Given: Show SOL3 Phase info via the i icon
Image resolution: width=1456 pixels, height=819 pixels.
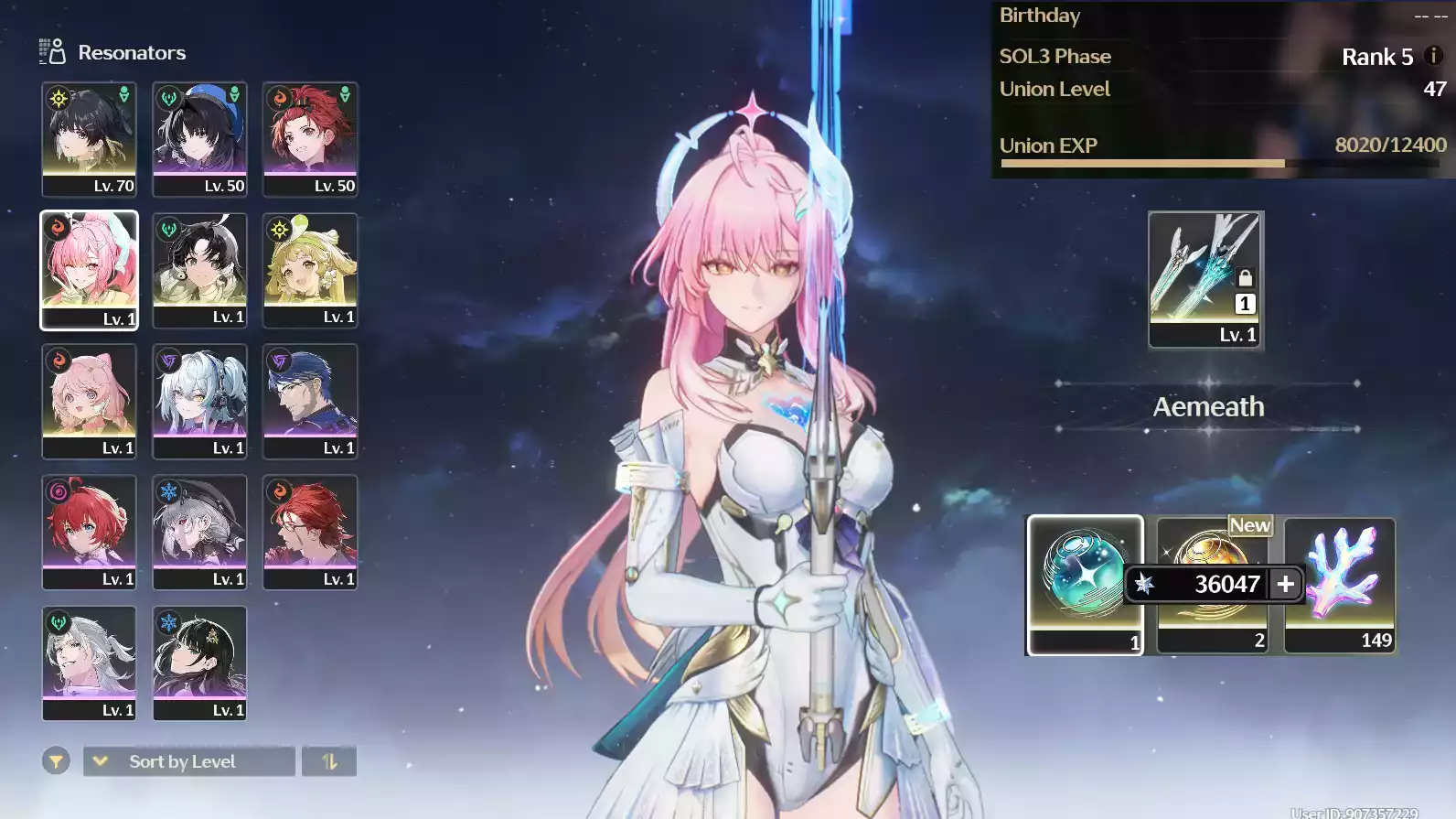Looking at the screenshot, I should pyautogui.click(x=1433, y=56).
